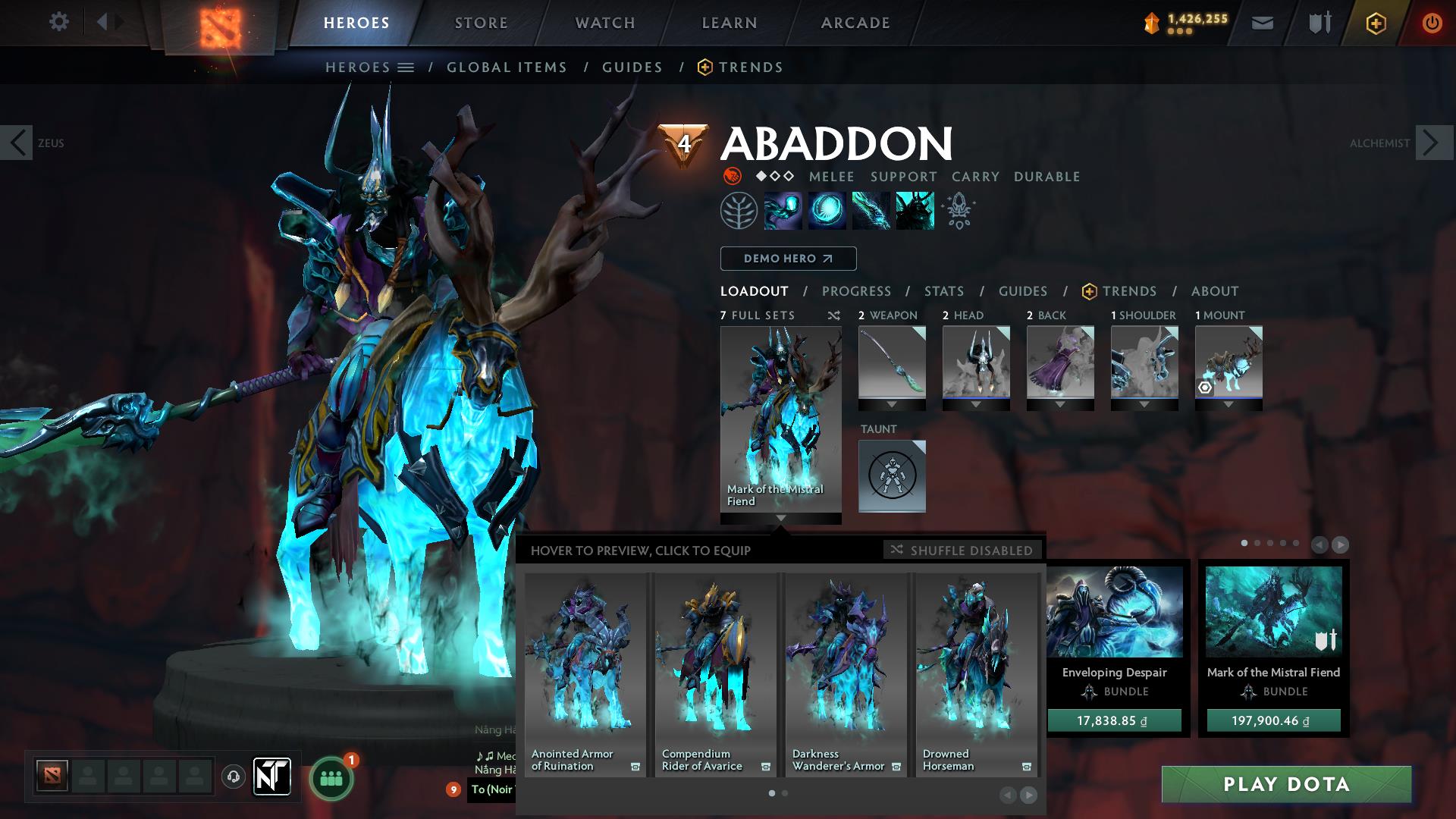This screenshot has width=1456, height=819.
Task: Open Dota Plus hexagon icon
Action: pos(1376,22)
